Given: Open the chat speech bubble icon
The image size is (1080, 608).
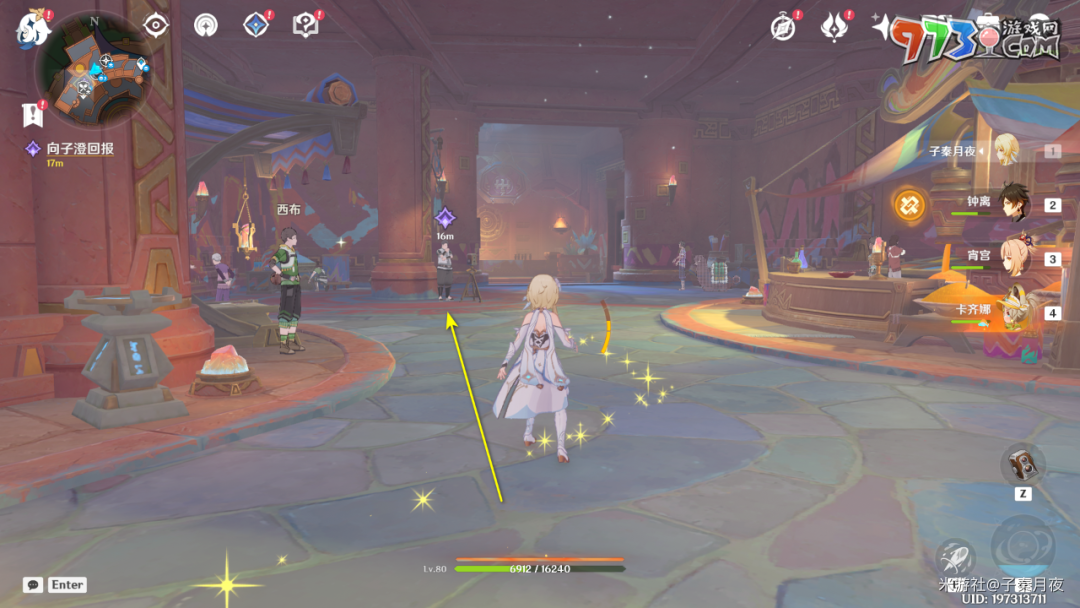Looking at the screenshot, I should [33, 584].
